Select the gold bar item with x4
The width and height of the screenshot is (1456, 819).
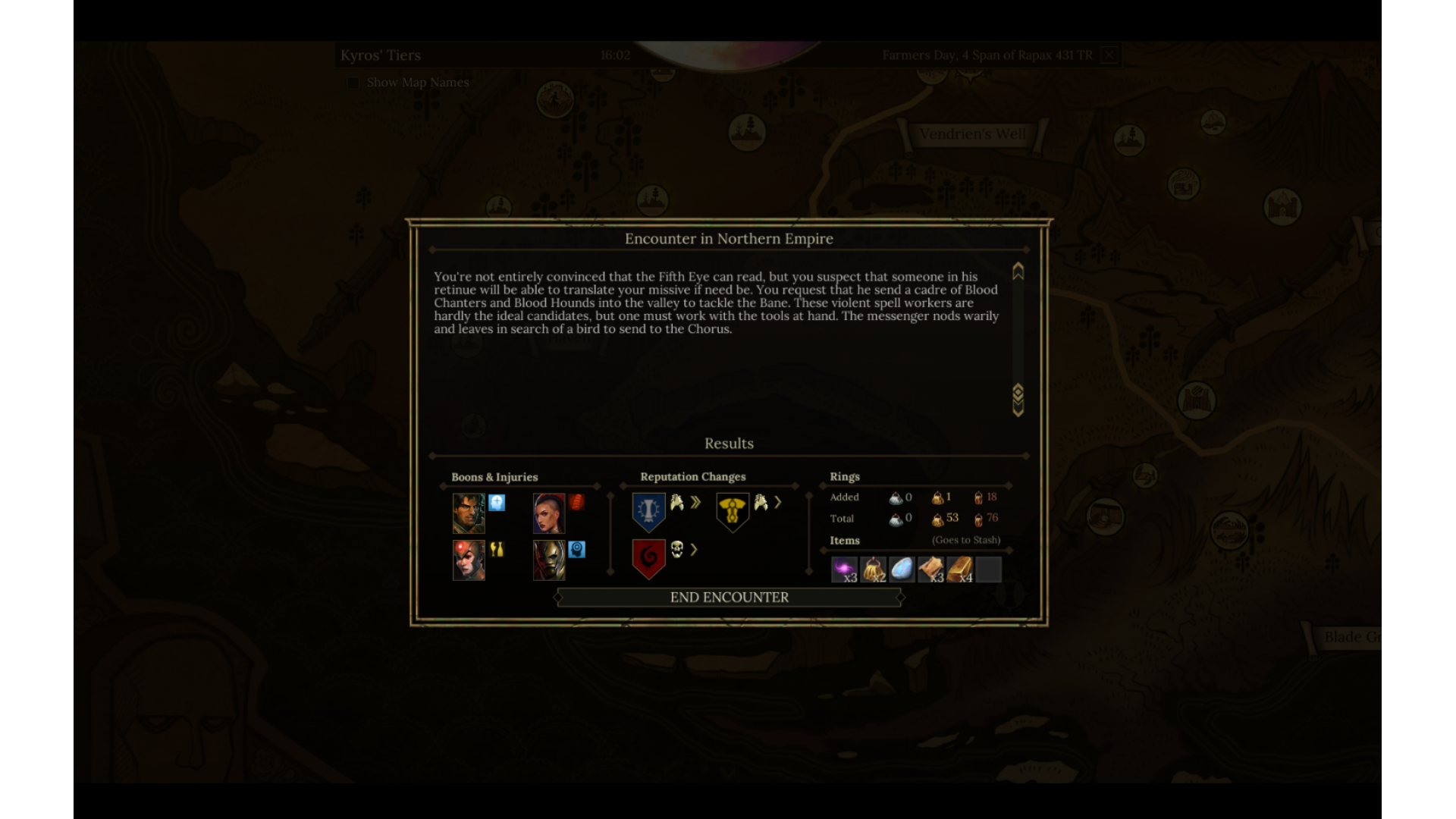tap(959, 570)
